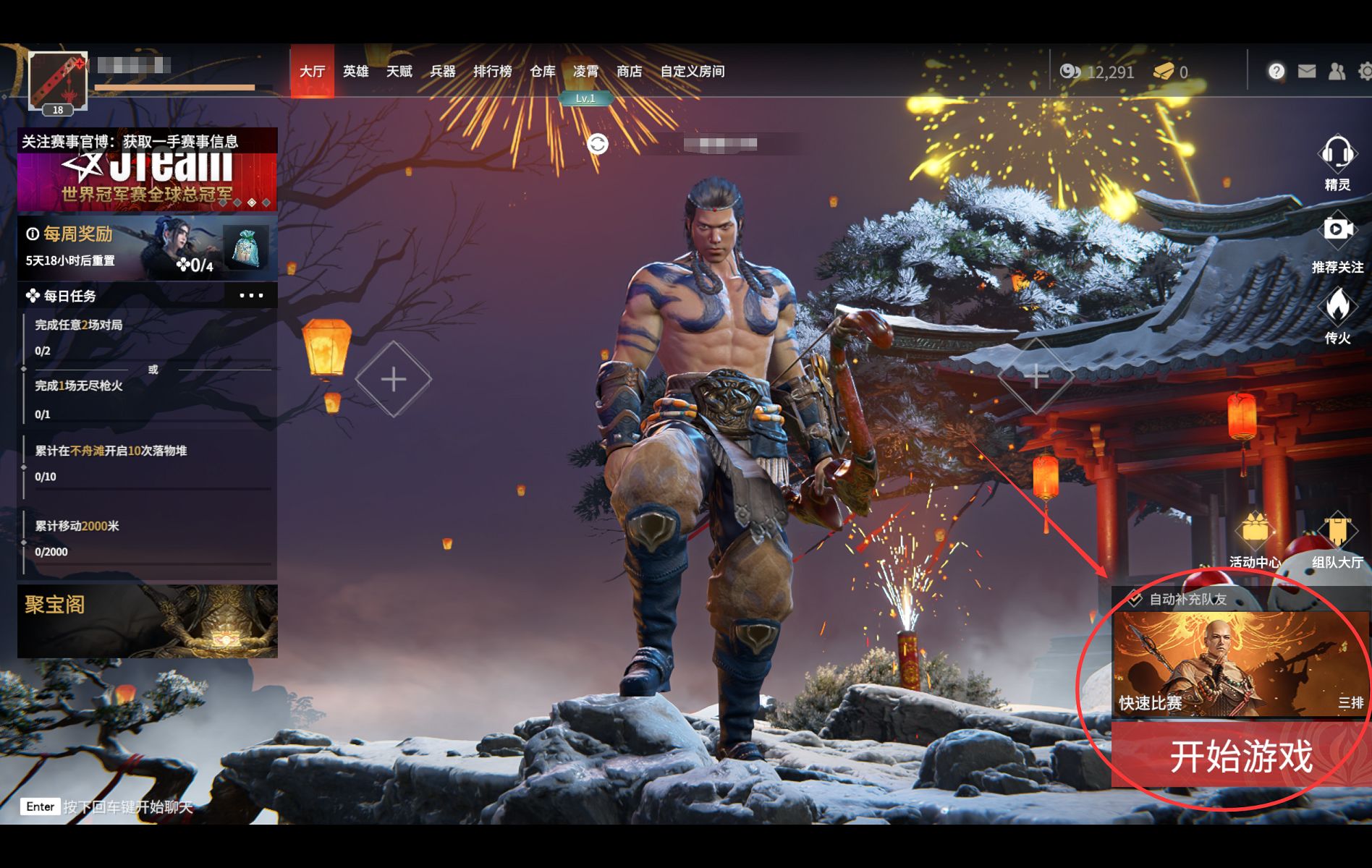Open the 组队大厅 team lobby

pos(1337,539)
